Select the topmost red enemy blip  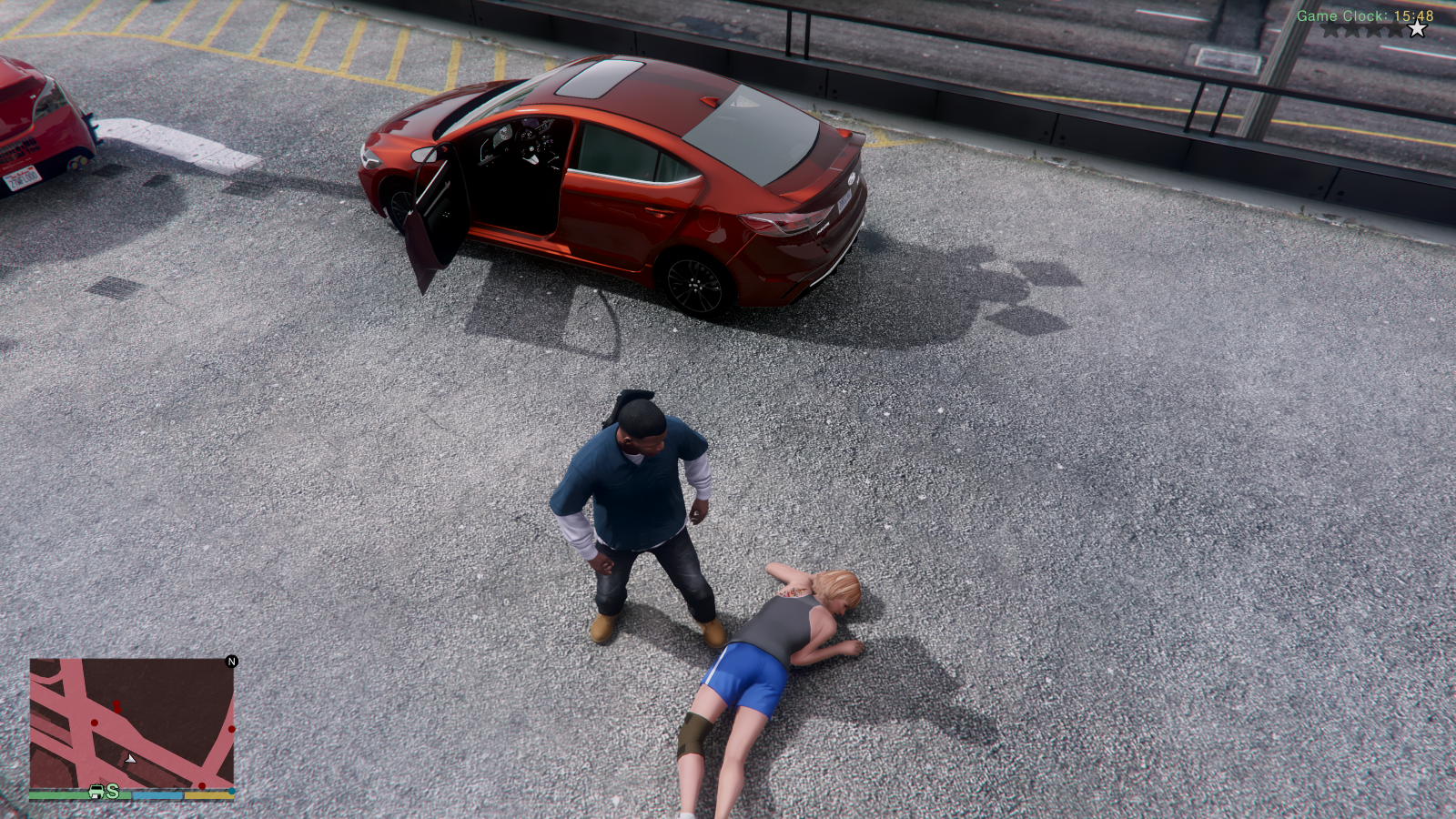tap(116, 703)
